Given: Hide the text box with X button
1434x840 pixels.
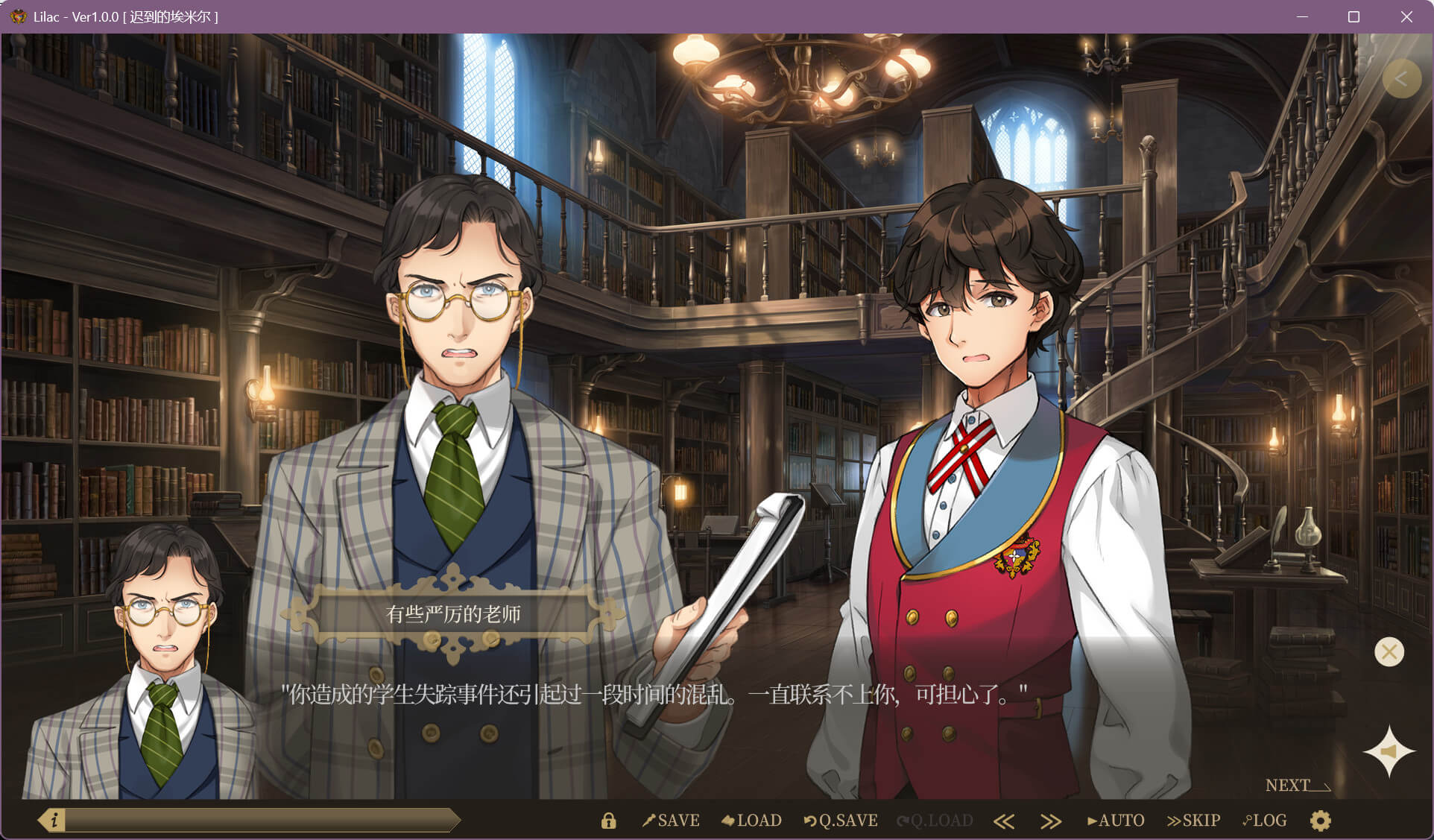Looking at the screenshot, I should point(1389,652).
